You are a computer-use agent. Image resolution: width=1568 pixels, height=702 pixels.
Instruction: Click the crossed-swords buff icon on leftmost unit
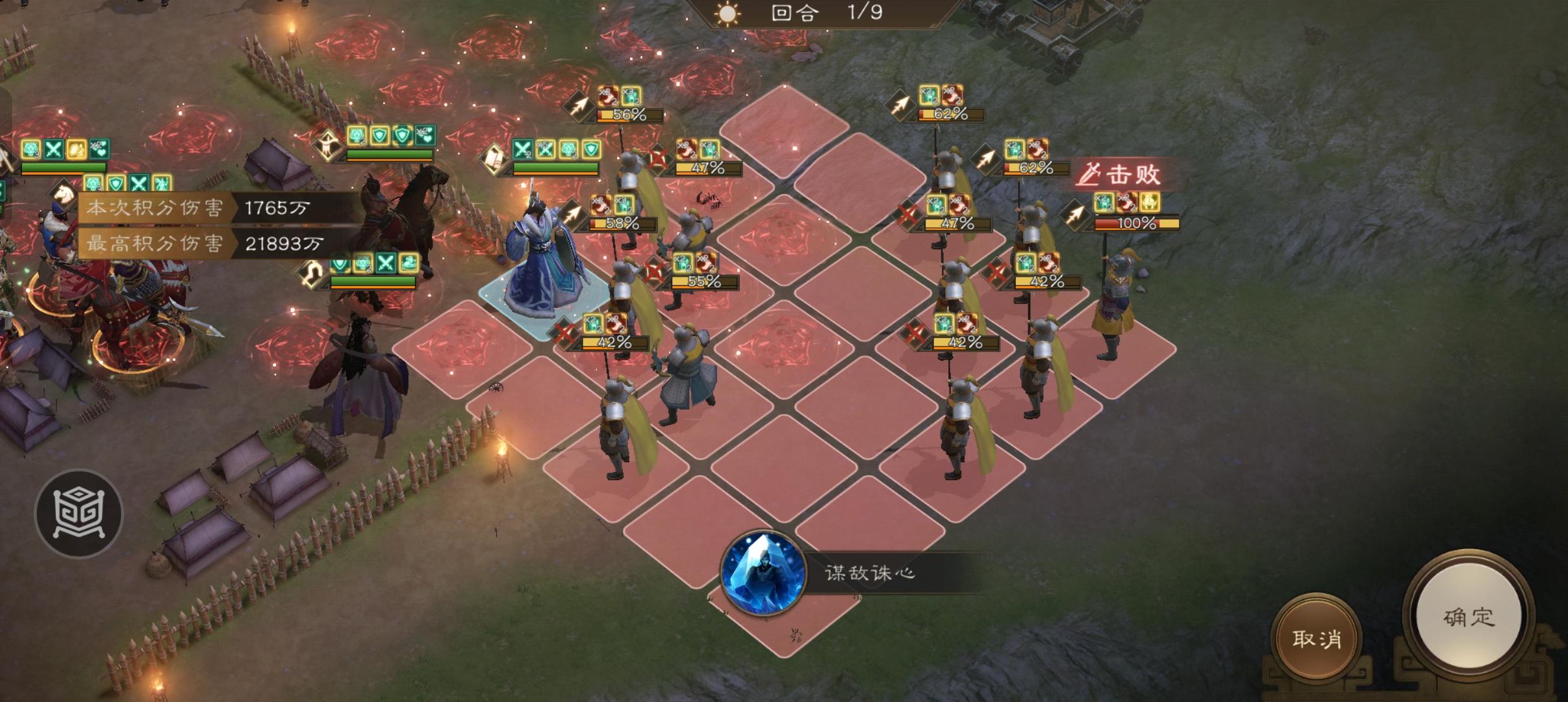54,149
